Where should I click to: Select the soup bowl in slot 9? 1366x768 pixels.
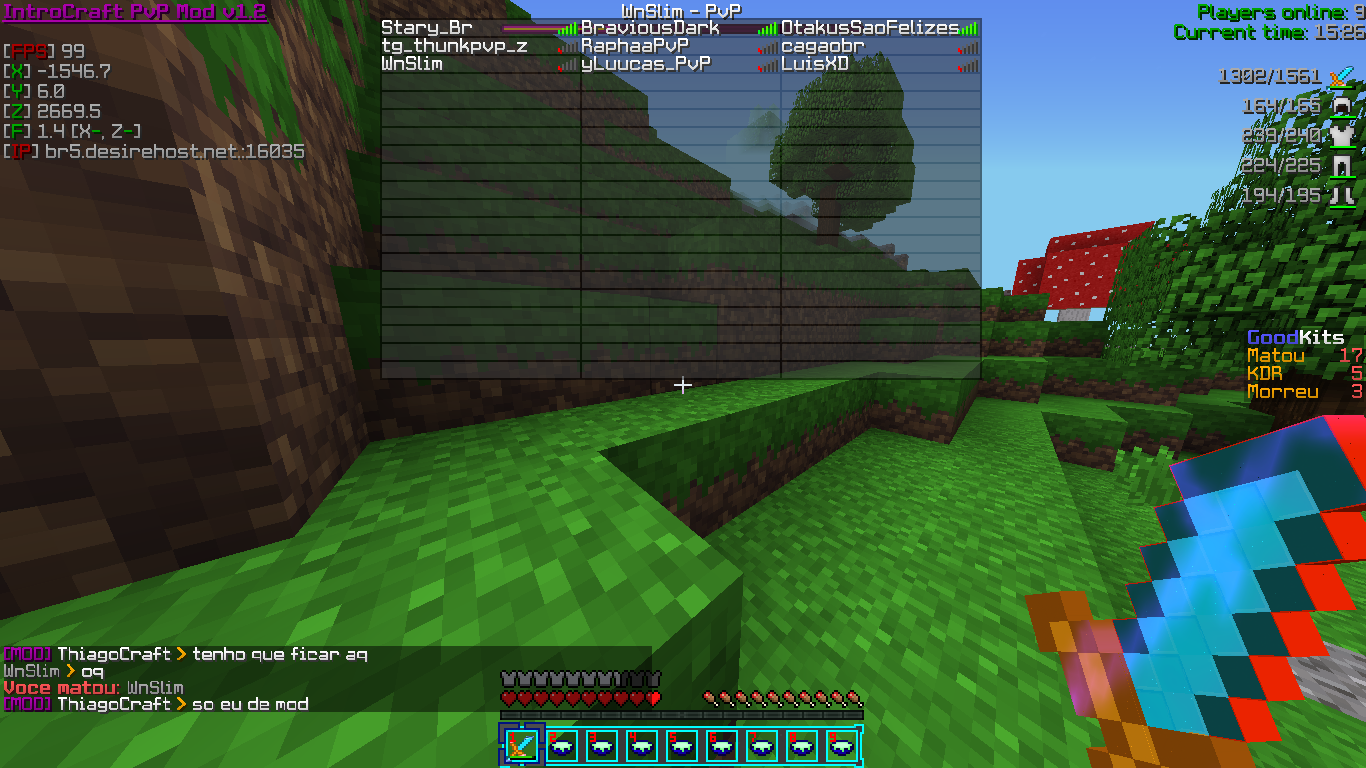[x=841, y=745]
